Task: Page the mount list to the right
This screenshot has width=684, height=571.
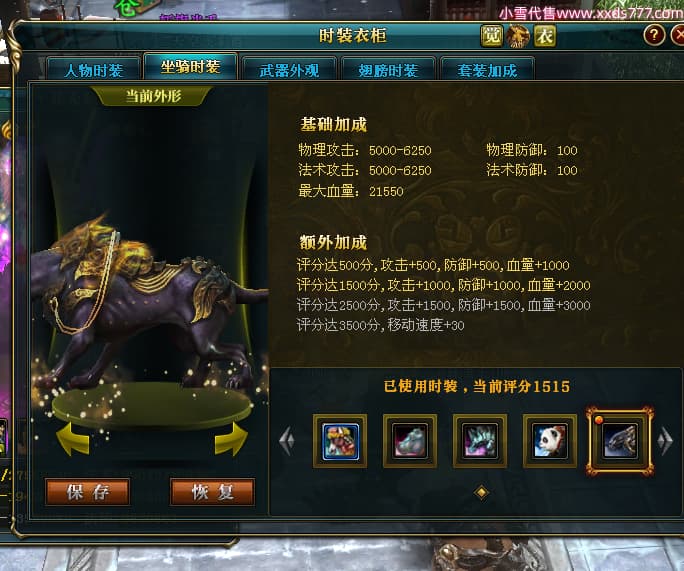Action: point(666,440)
